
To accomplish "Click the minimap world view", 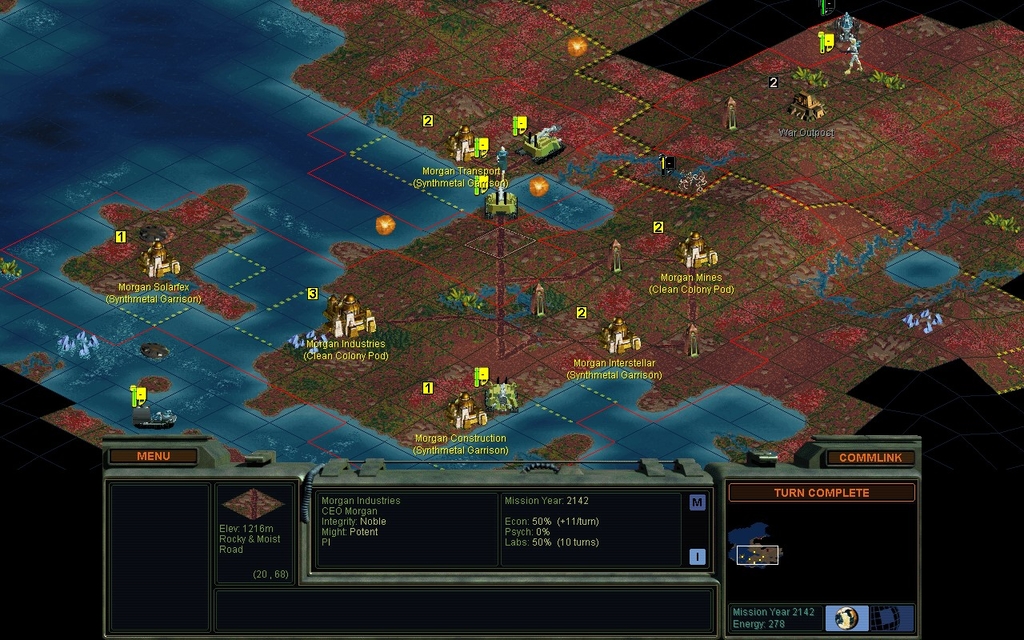I will 758,550.
